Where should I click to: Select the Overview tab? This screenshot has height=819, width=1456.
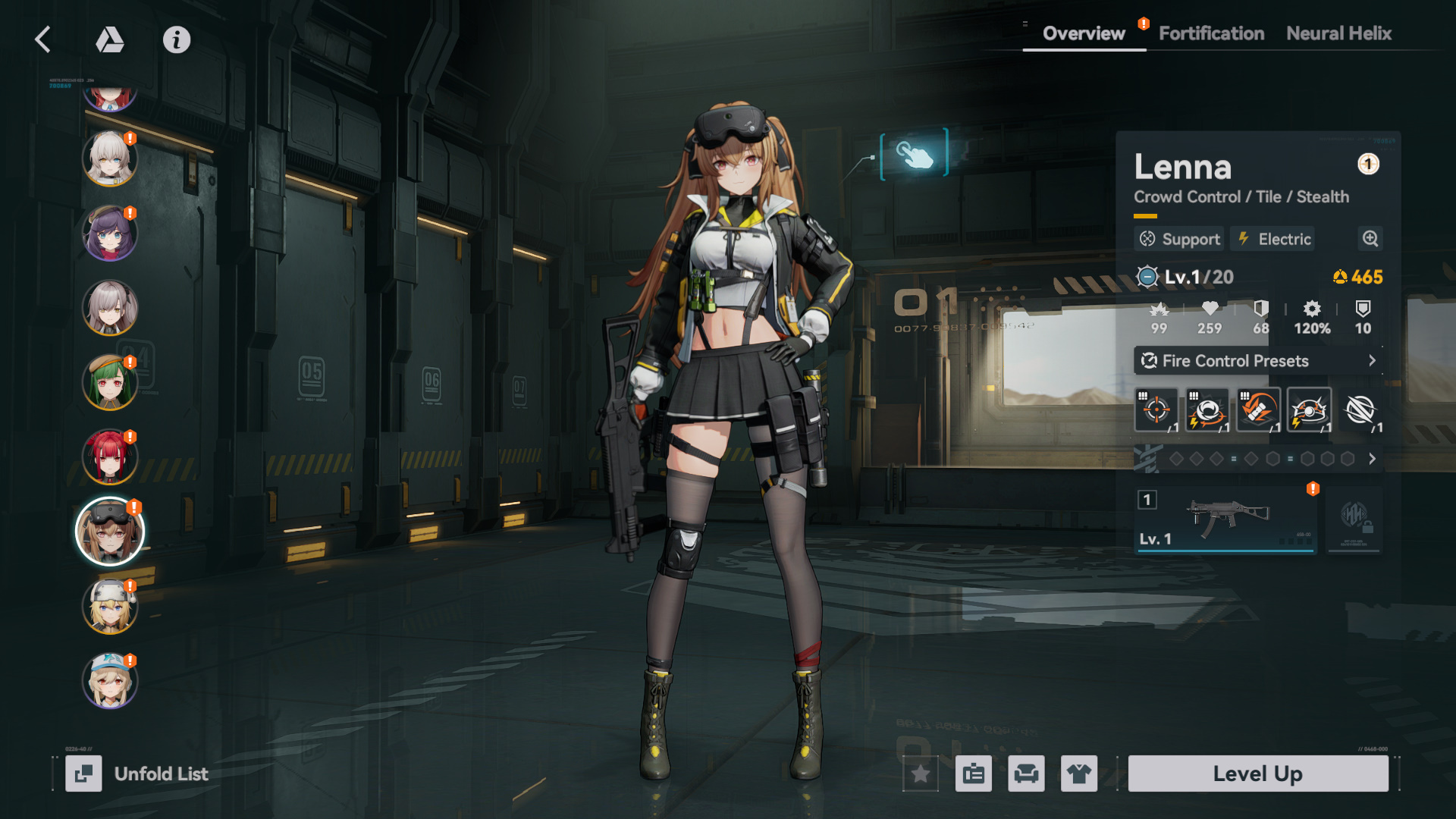click(1084, 33)
